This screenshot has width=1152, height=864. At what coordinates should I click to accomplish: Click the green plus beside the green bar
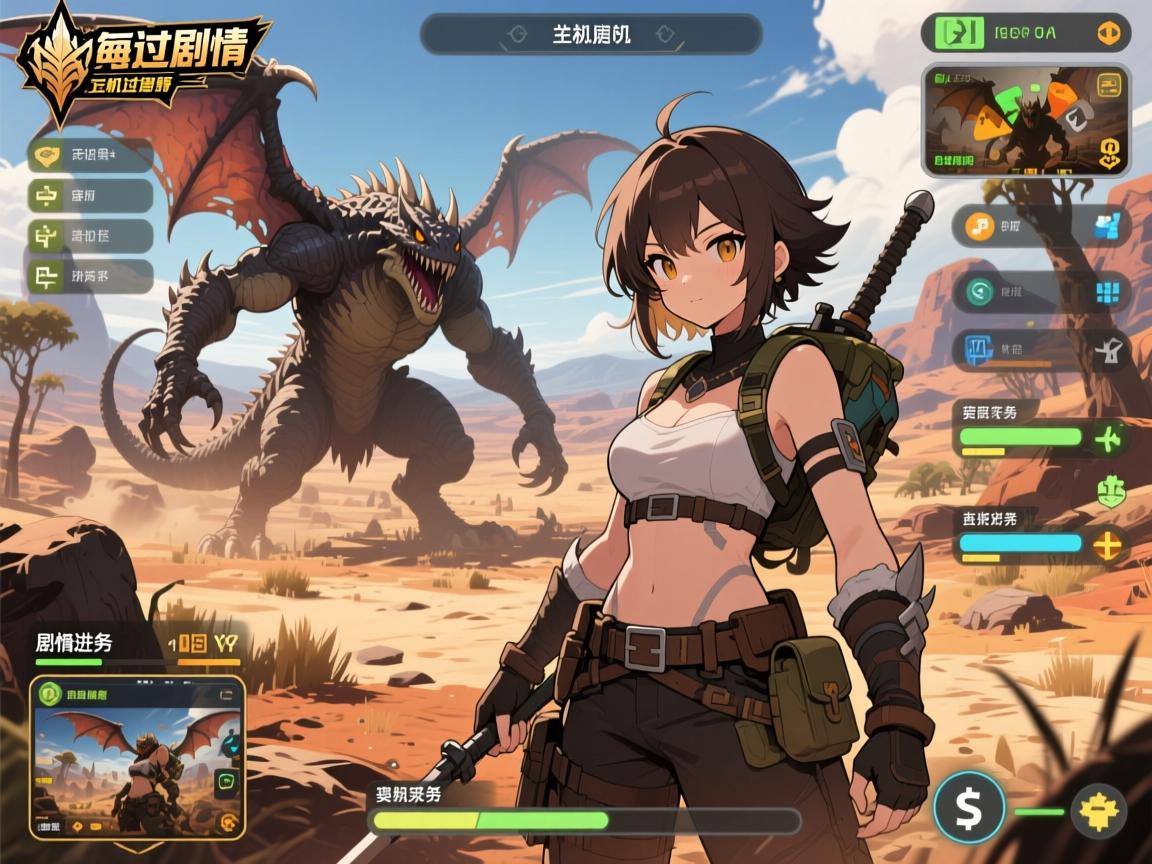coord(1108,437)
